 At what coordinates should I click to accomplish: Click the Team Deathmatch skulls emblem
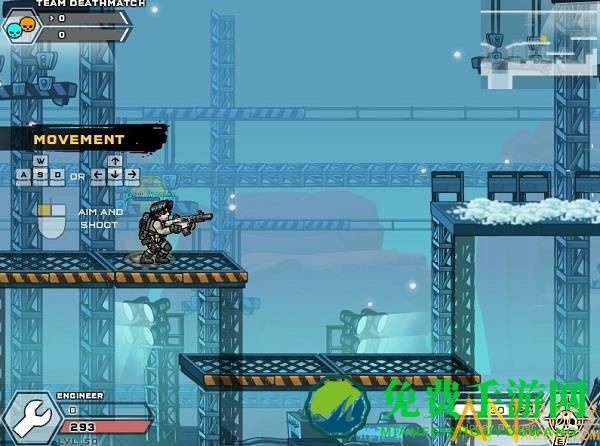[20, 27]
